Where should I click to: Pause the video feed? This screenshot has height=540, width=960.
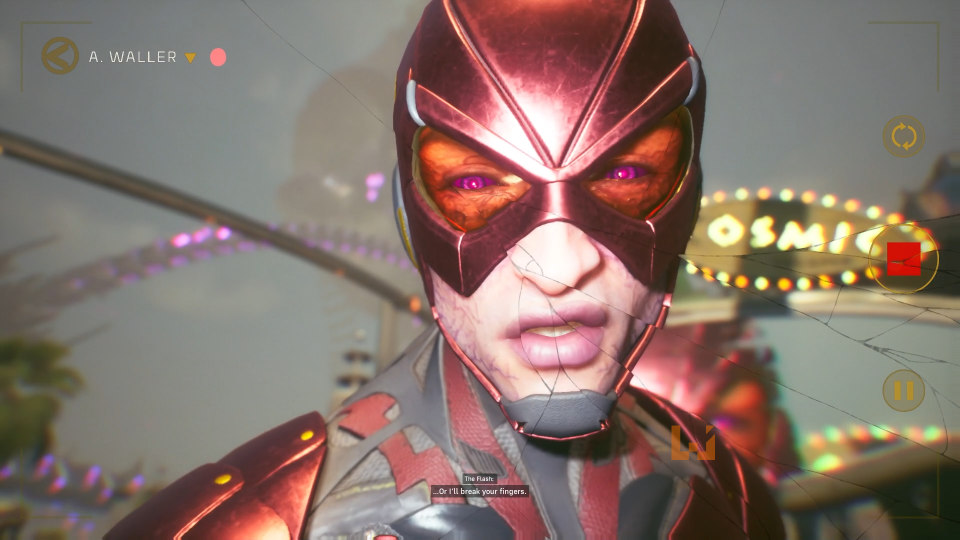903,390
